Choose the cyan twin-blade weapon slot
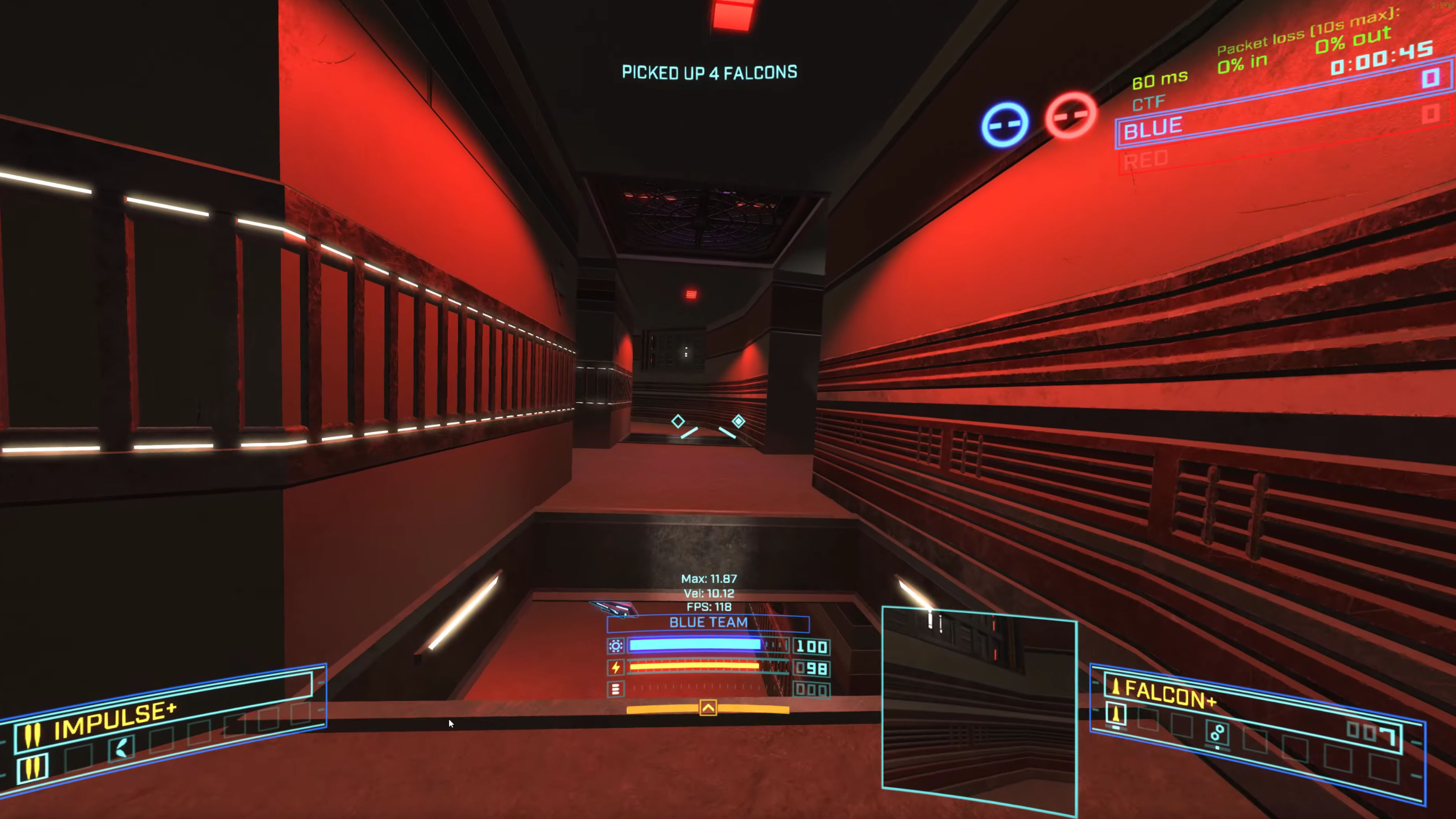This screenshot has height=819, width=1456. 121,748
